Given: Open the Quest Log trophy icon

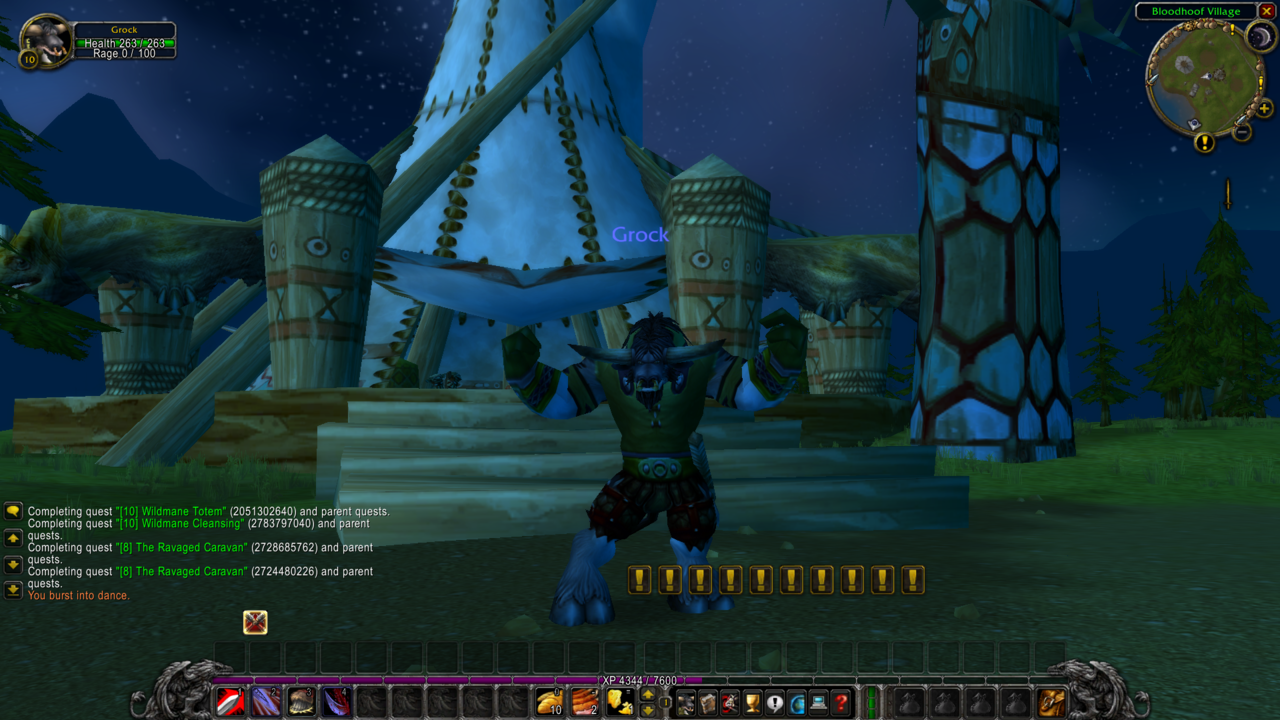Looking at the screenshot, I should click(x=755, y=700).
